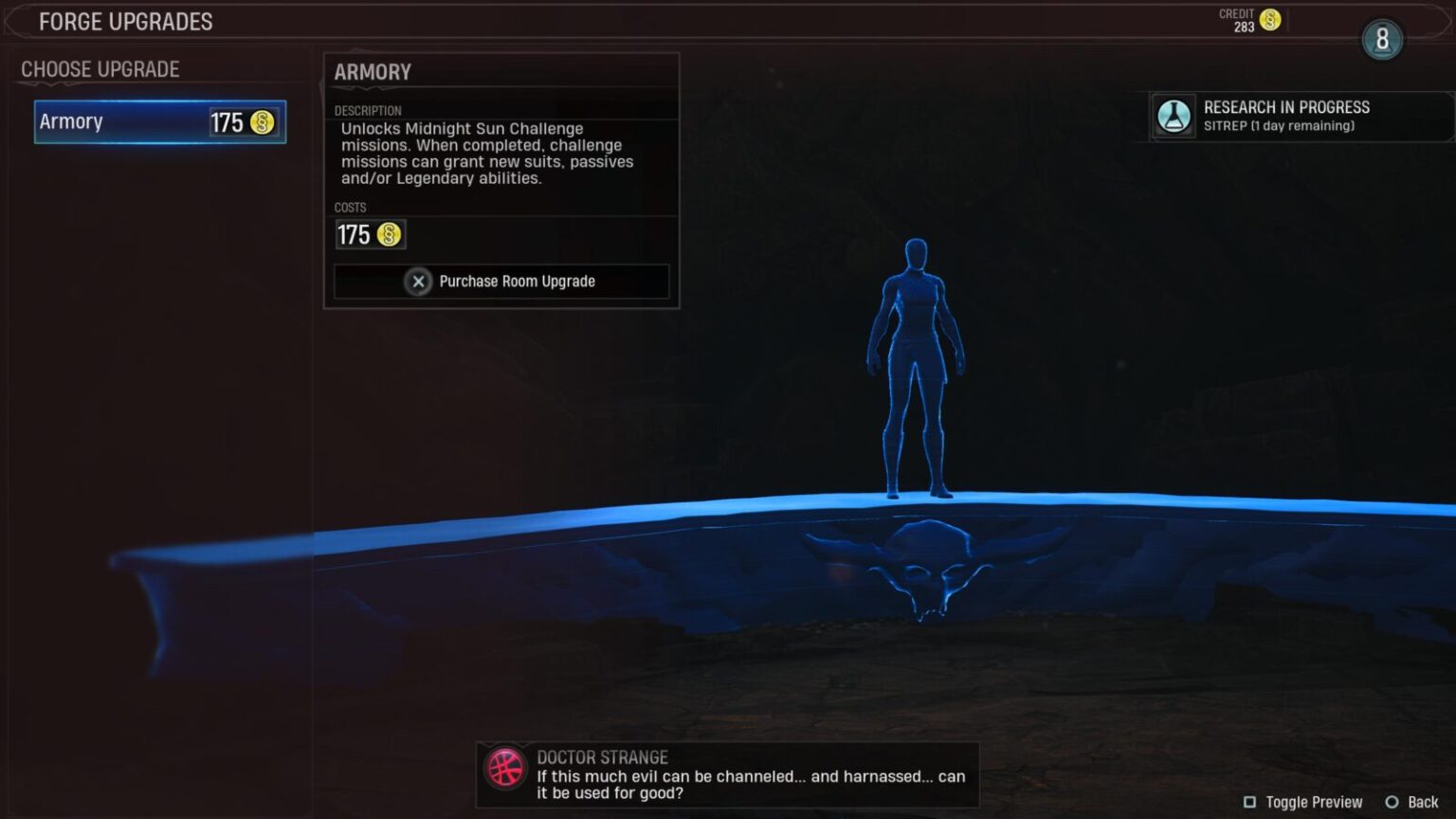Click the X button icon on Purchase Room Upgrade

point(417,281)
